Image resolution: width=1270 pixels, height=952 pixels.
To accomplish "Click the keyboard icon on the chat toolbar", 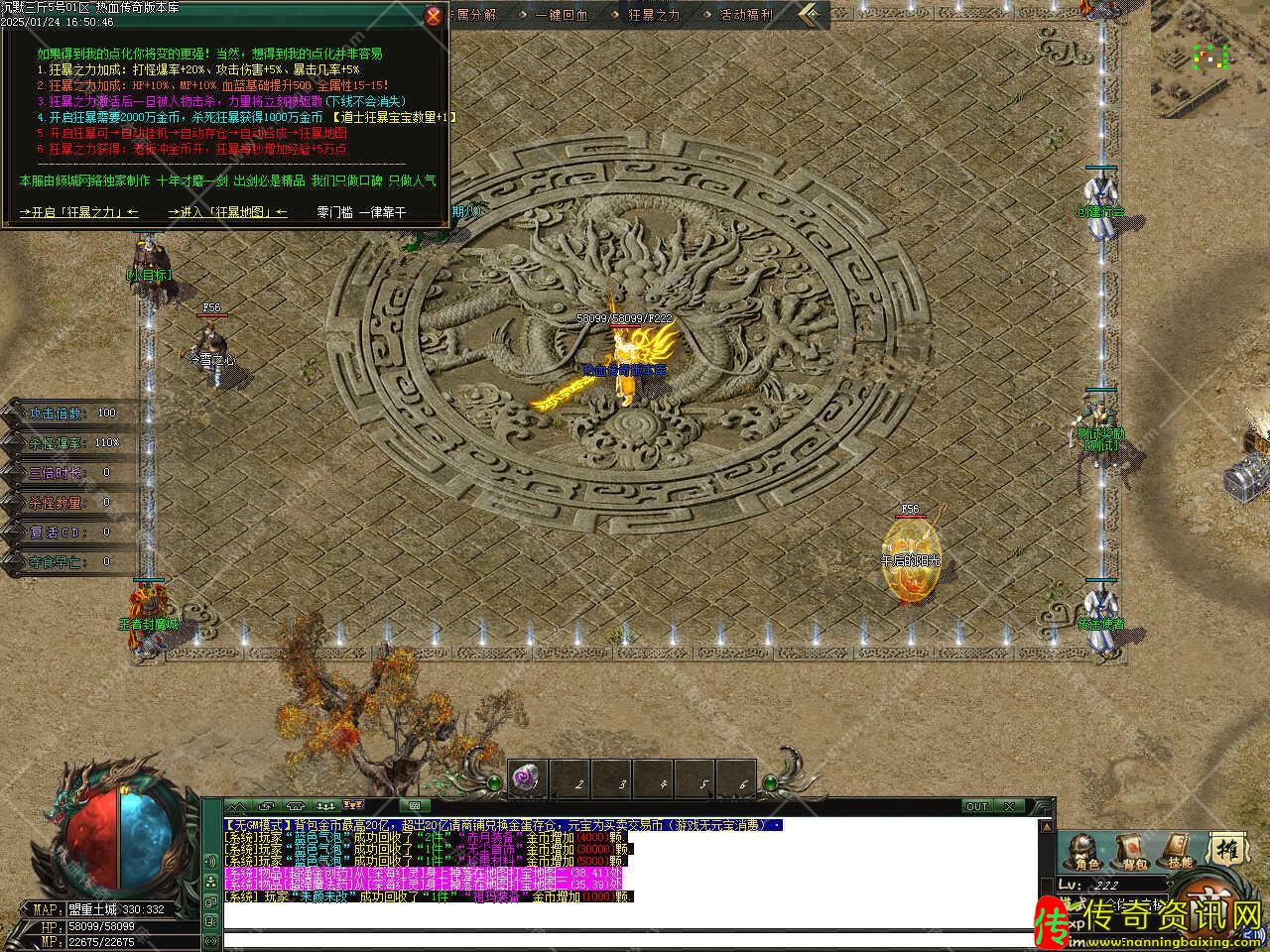I will [414, 806].
